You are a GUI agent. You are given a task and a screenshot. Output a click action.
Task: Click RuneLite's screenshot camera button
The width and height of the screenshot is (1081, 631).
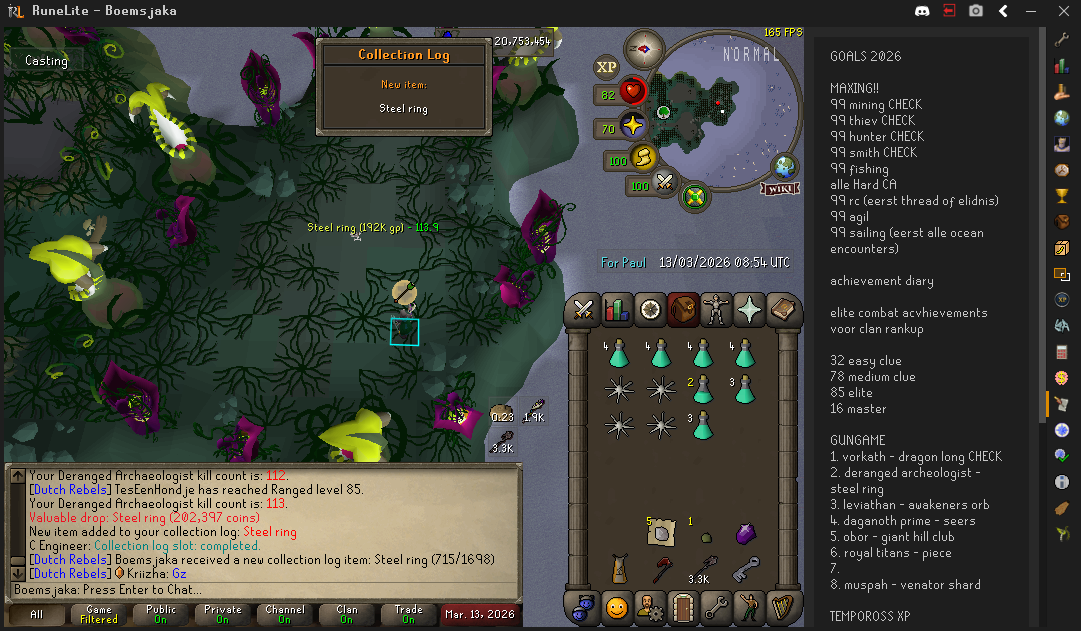975,11
